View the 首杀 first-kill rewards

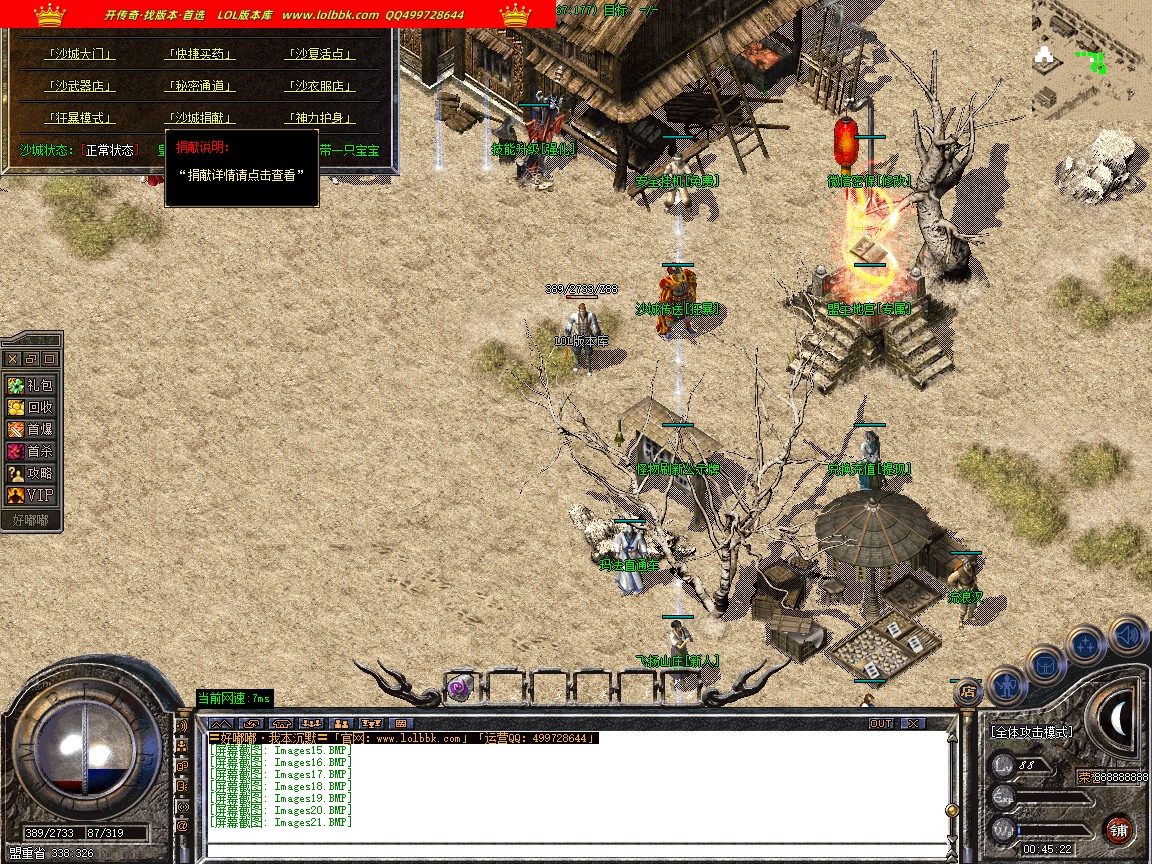click(x=31, y=451)
